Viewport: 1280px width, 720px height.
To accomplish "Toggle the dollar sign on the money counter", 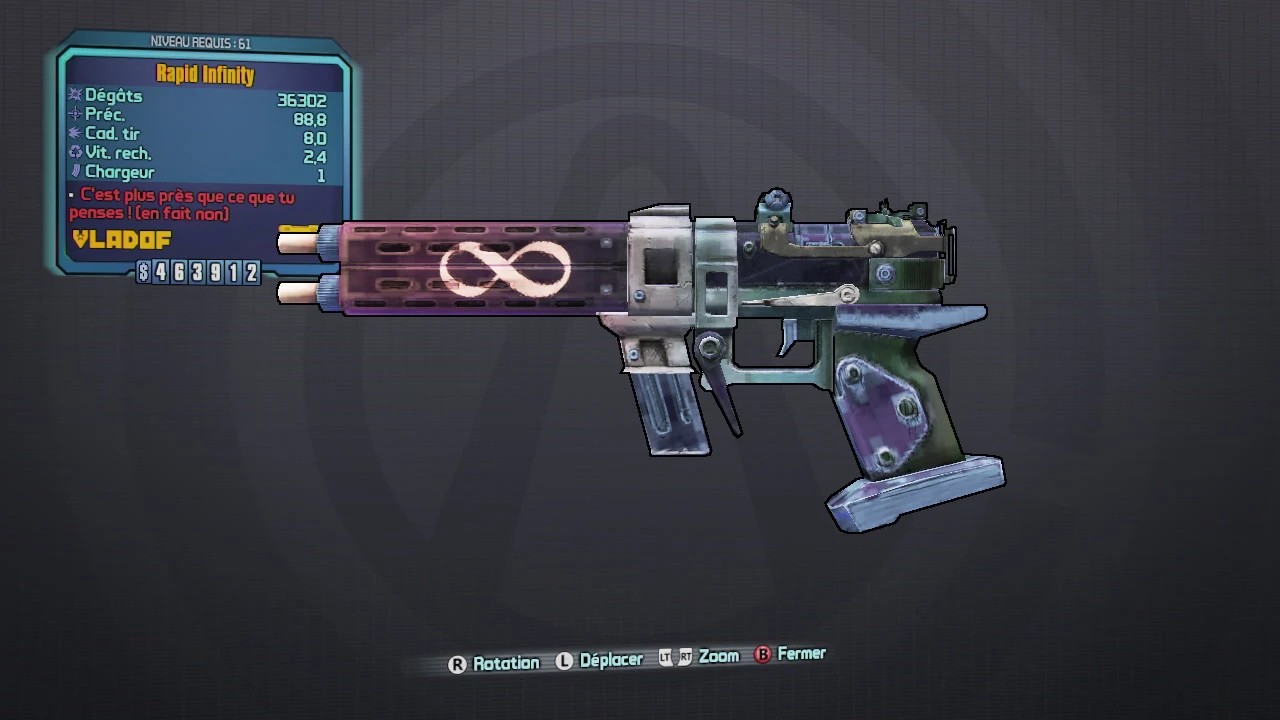I will click(143, 273).
